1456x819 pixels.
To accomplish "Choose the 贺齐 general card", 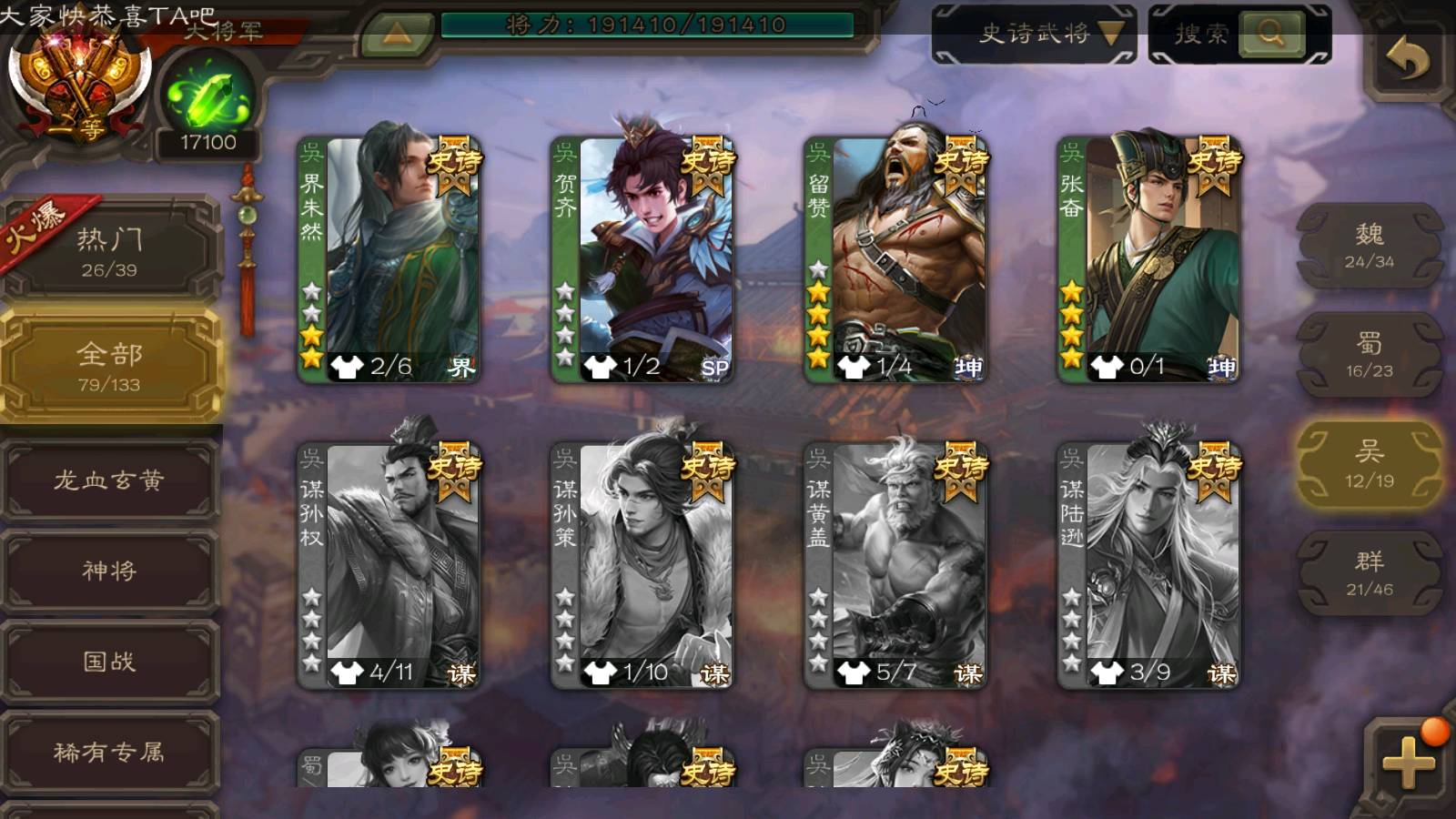I will click(x=642, y=259).
